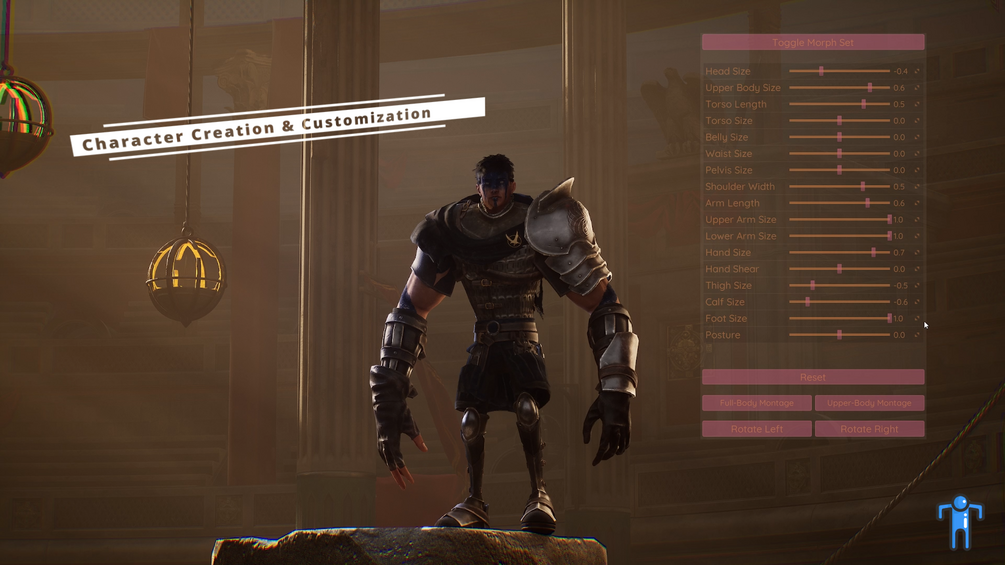Rotate the character left
This screenshot has width=1005, height=565.
(x=756, y=429)
